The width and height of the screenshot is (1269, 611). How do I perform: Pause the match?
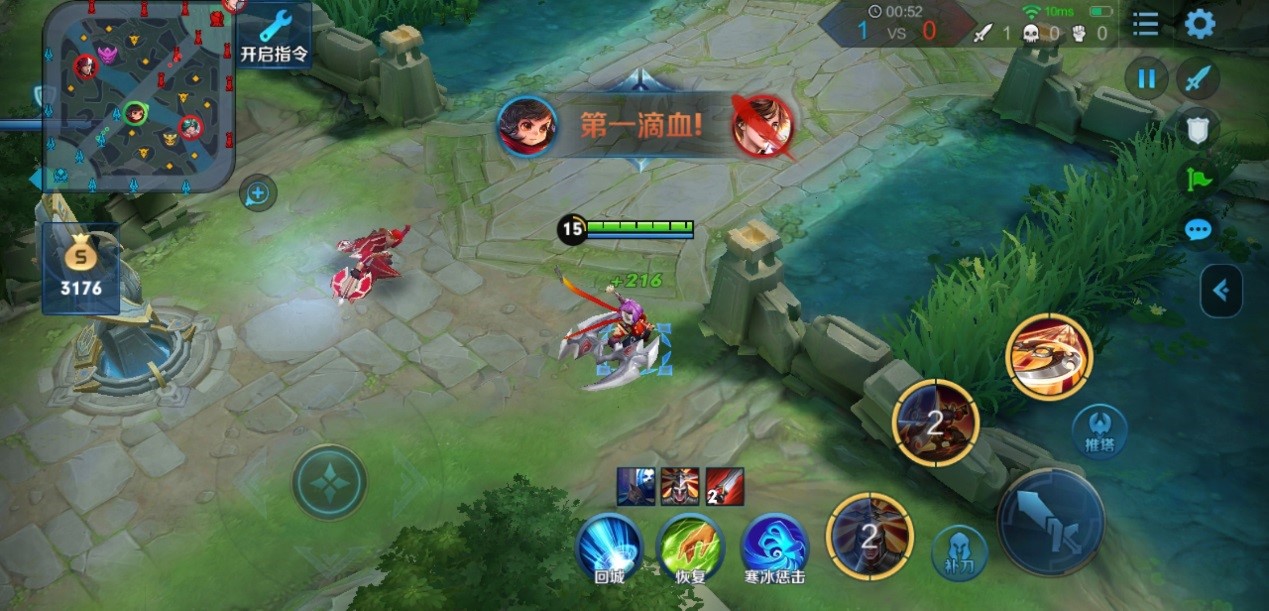click(x=1146, y=78)
